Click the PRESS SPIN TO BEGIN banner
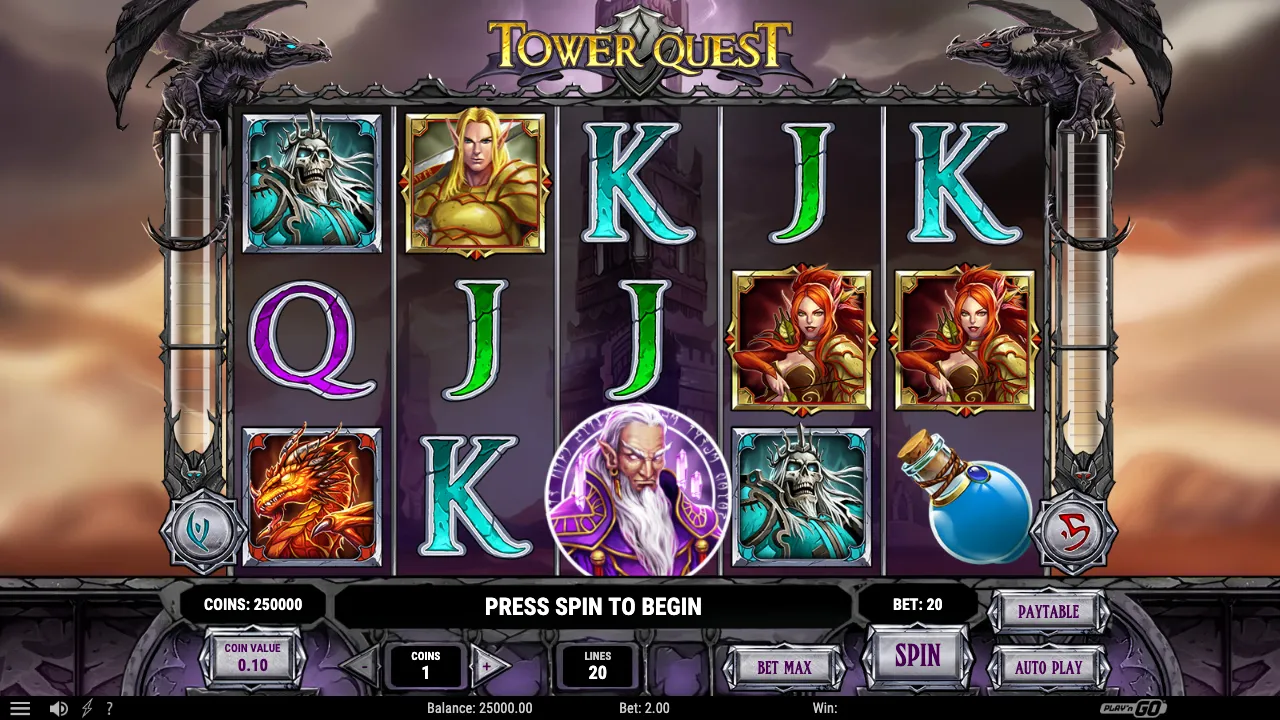1280x720 pixels. [593, 606]
